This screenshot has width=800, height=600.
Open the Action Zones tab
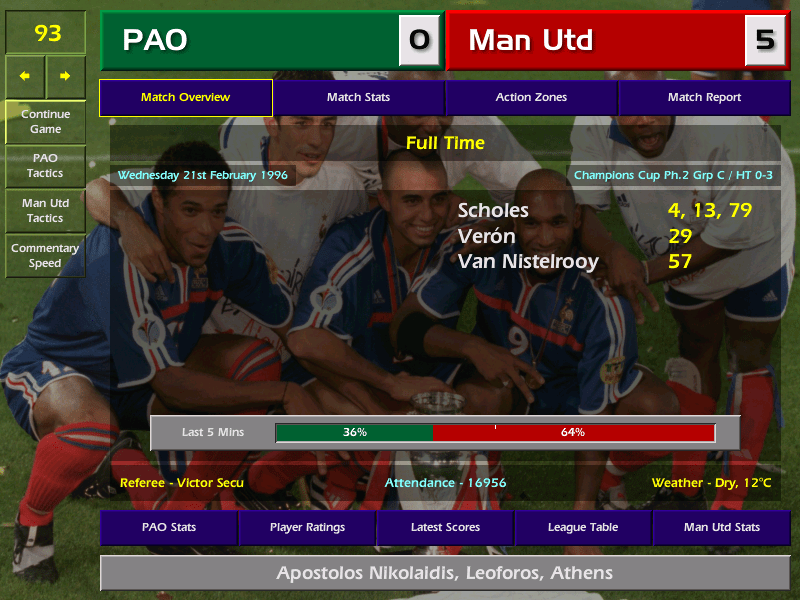click(x=531, y=97)
